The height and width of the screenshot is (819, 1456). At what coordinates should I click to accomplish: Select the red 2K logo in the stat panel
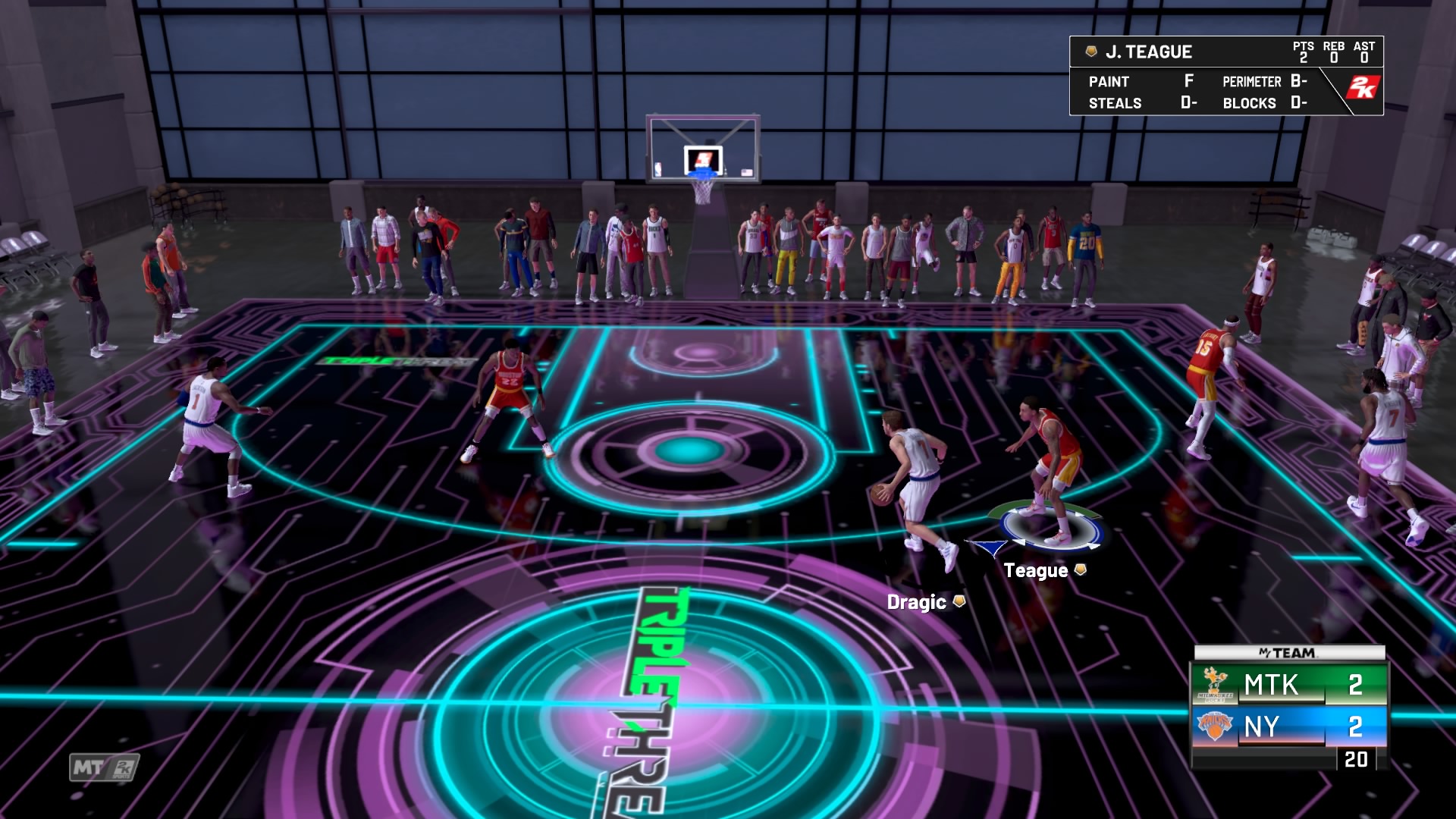pos(1362,87)
